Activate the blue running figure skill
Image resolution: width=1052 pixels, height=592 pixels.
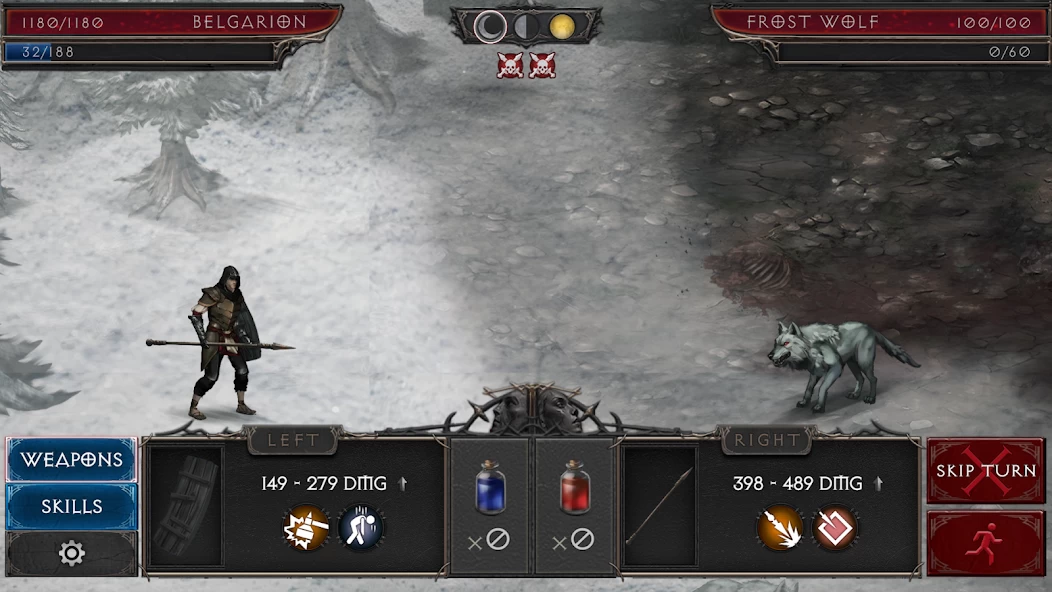[x=360, y=527]
